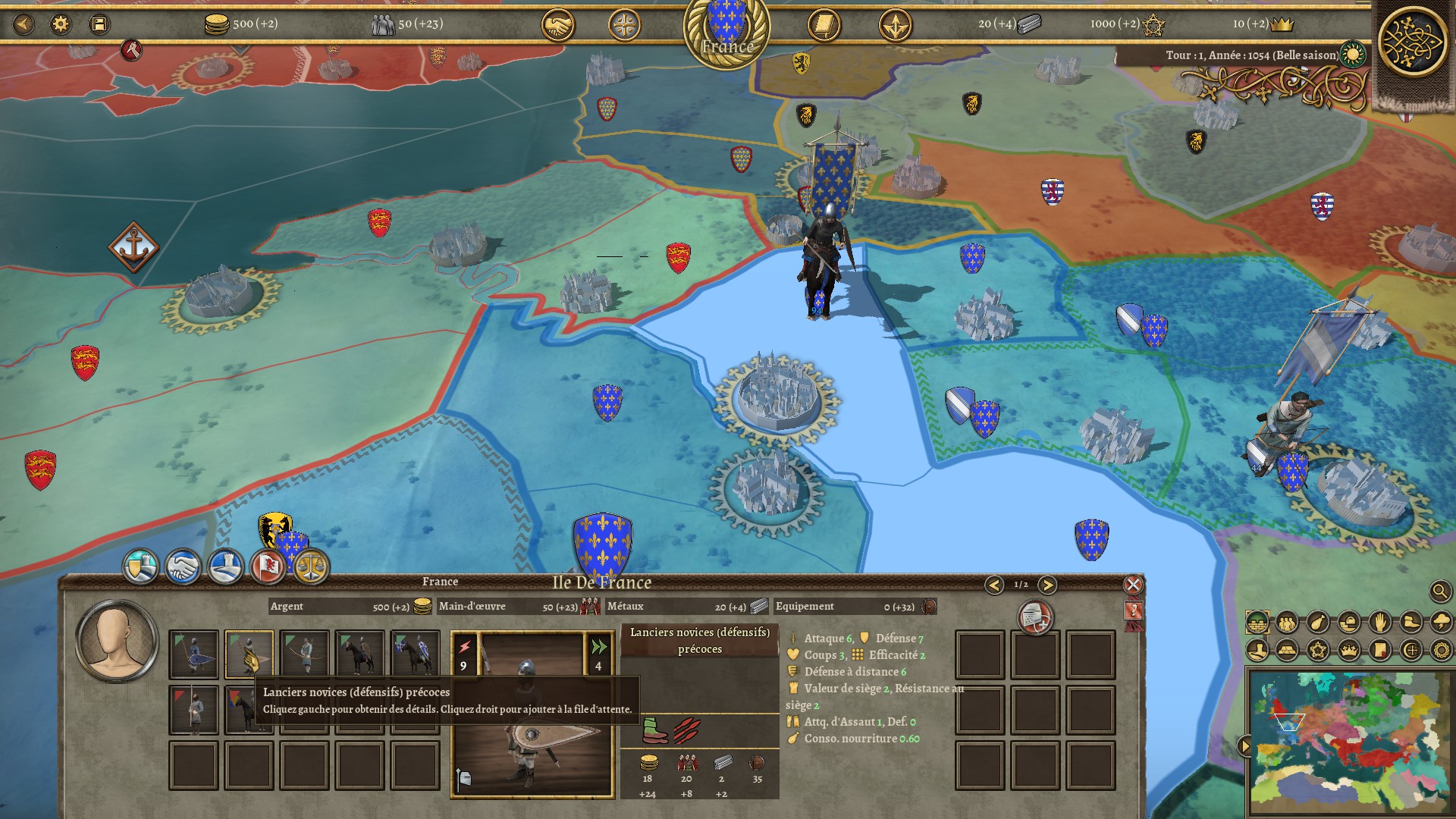Open help with the red question mark
The width and height of the screenshot is (1456, 819).
pos(1134,611)
